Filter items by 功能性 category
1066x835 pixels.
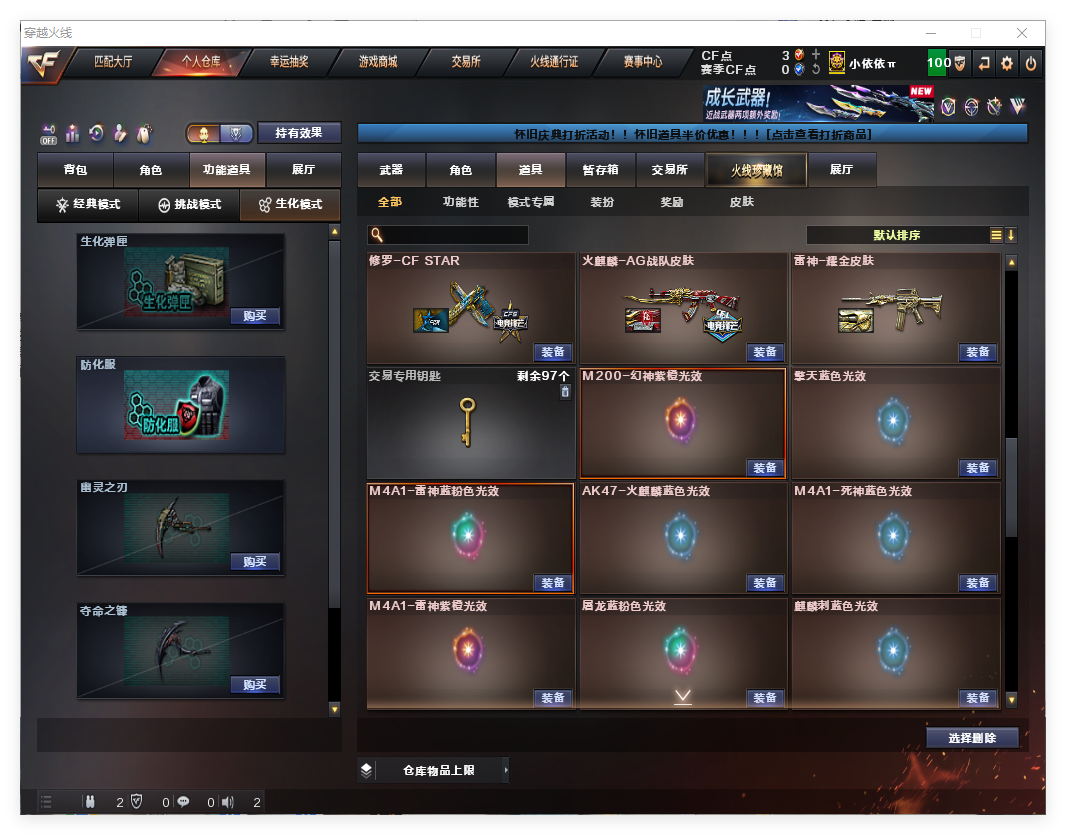coord(461,202)
